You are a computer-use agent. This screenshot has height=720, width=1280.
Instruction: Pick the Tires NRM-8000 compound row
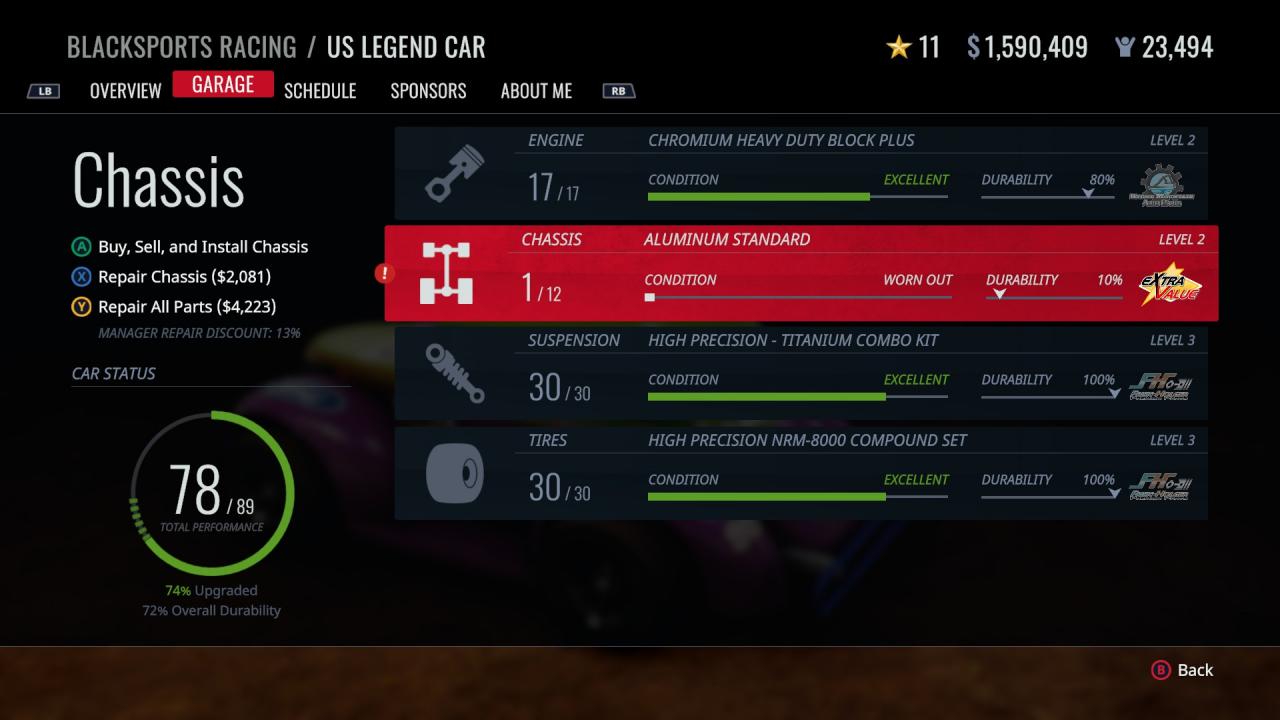pyautogui.click(x=800, y=473)
